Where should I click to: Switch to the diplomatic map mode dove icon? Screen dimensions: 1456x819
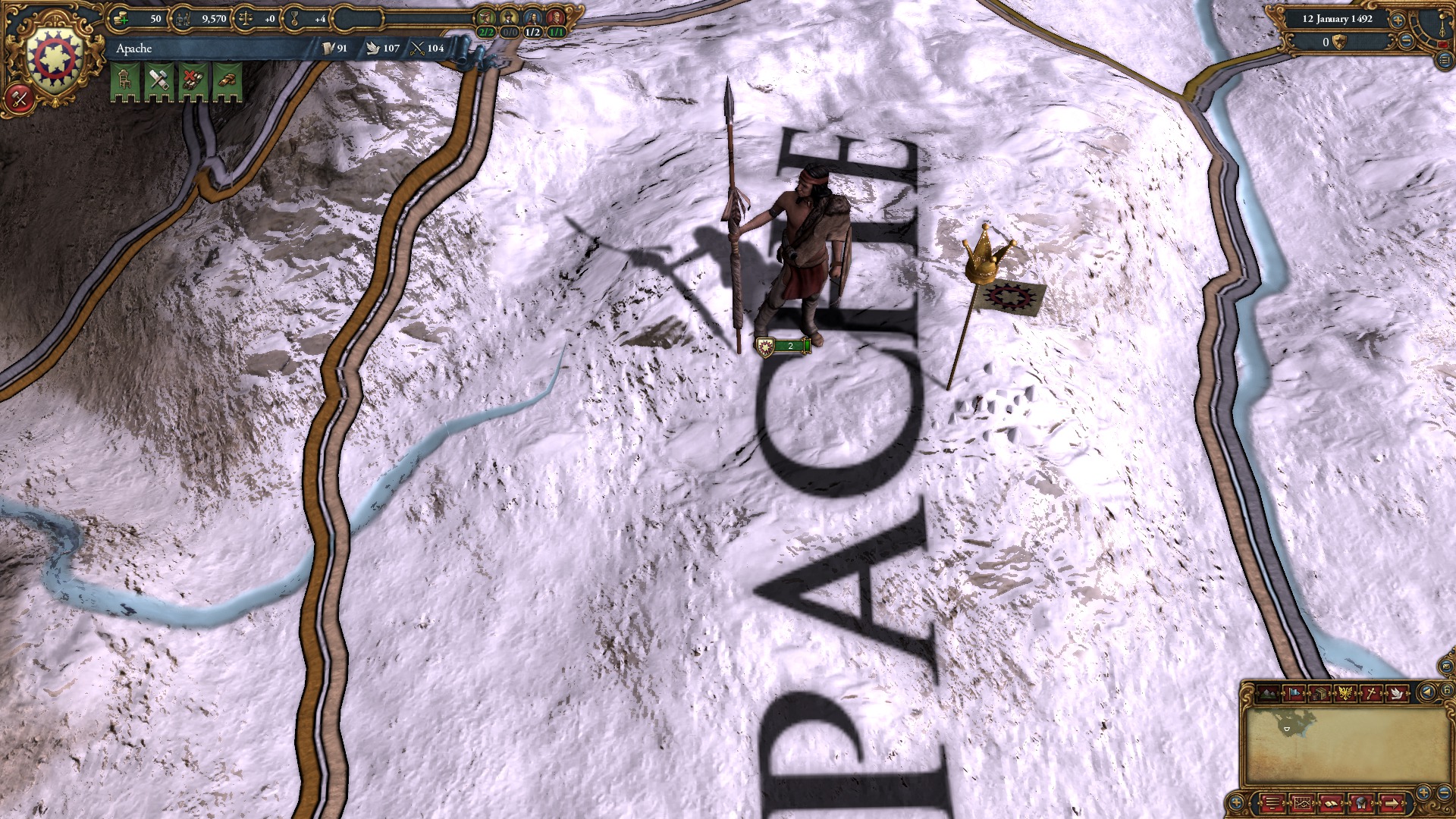(x=1396, y=692)
